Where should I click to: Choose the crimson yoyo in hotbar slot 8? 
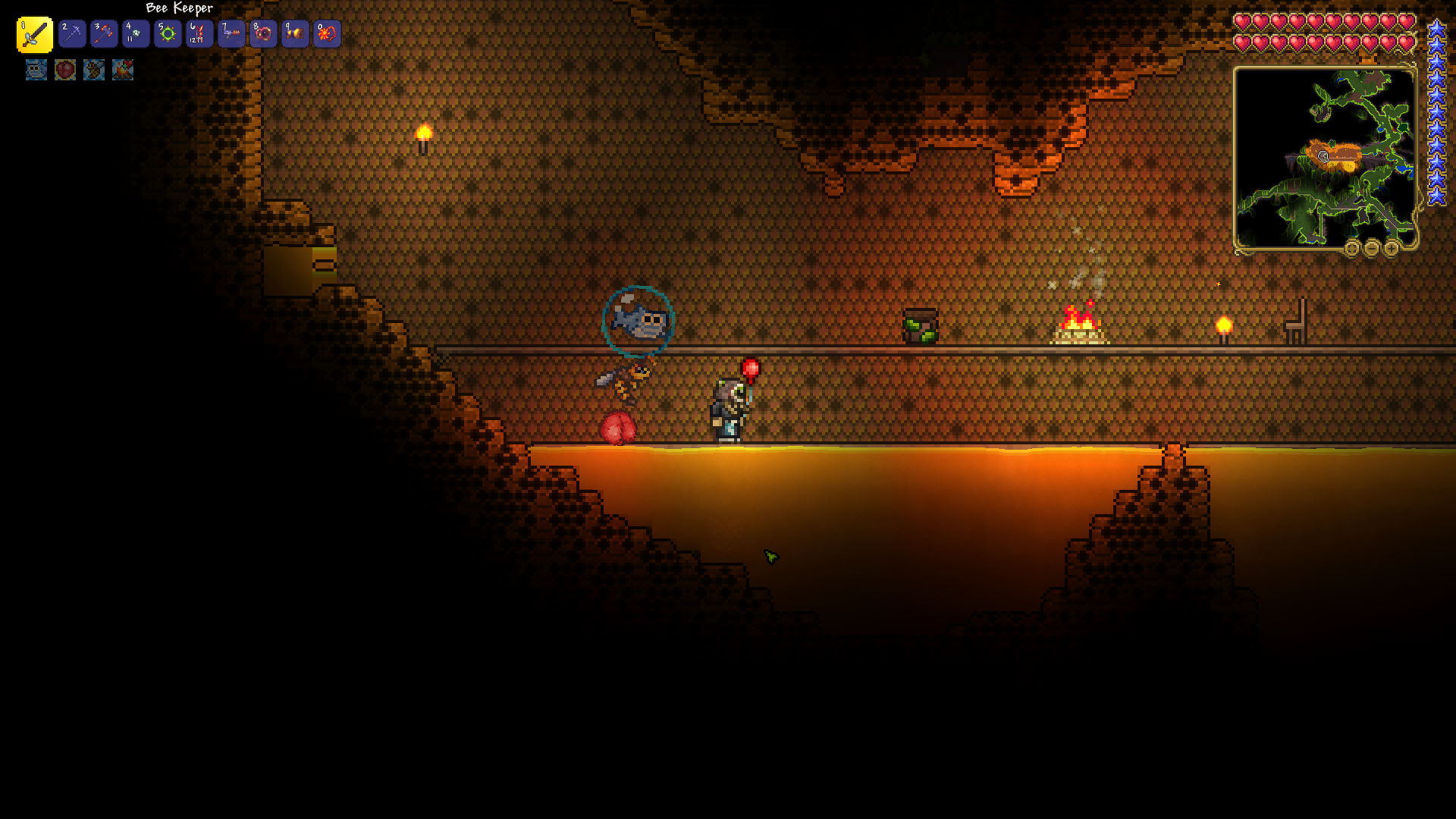tap(263, 34)
